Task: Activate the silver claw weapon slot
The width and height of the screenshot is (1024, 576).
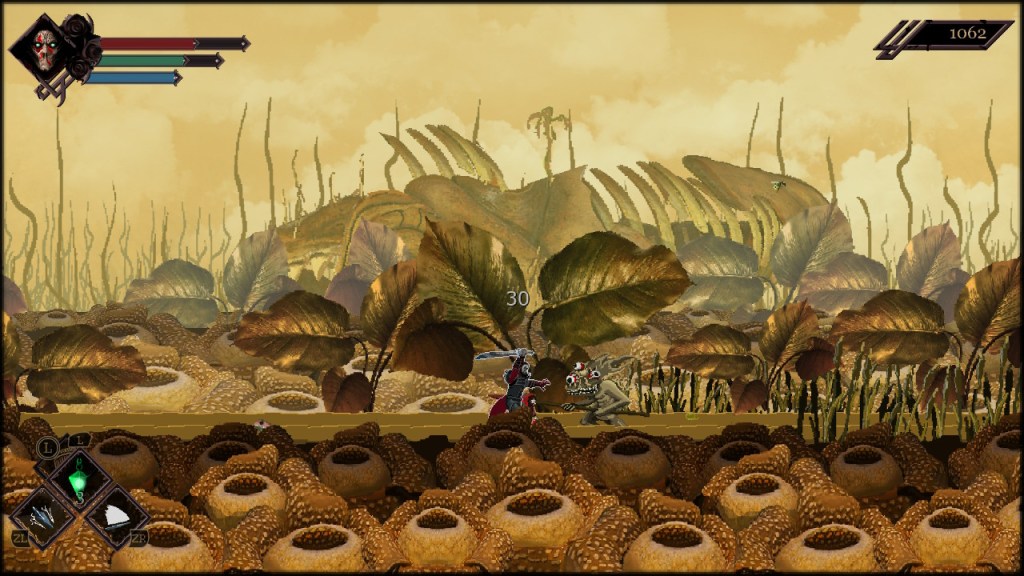Action: pyautogui.click(x=43, y=515)
